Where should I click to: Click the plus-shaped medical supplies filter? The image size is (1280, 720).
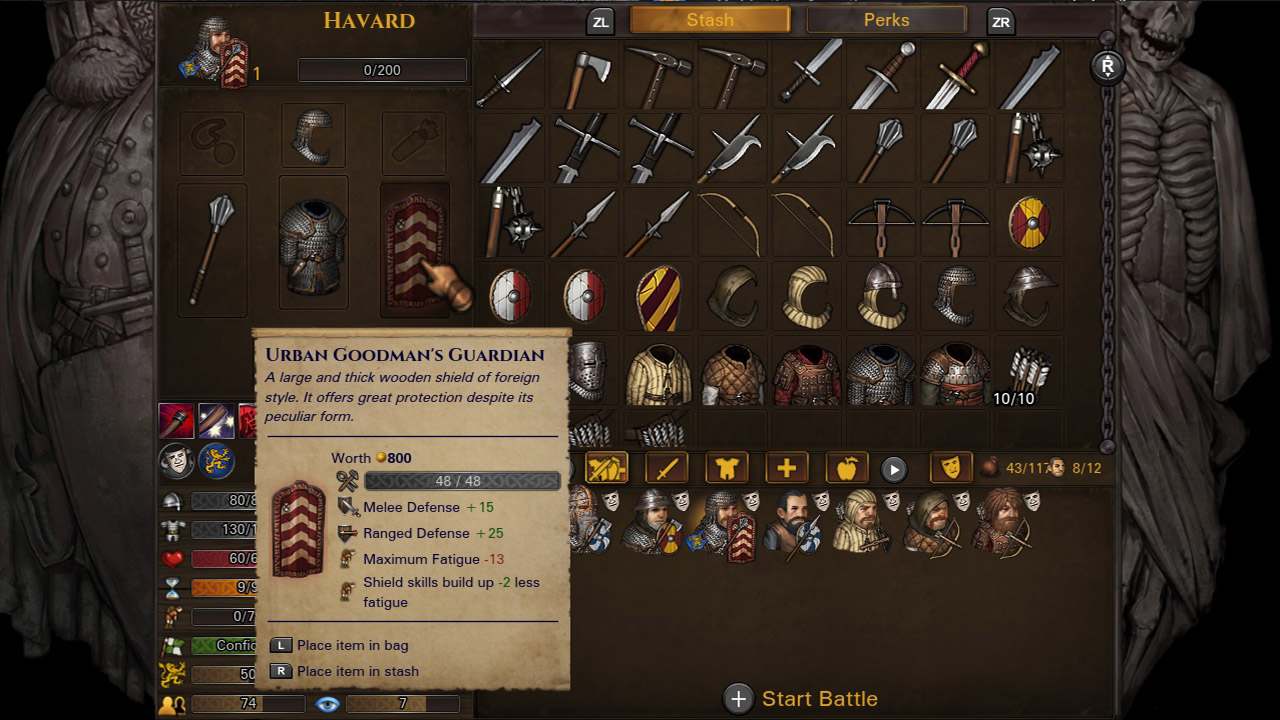coord(787,468)
